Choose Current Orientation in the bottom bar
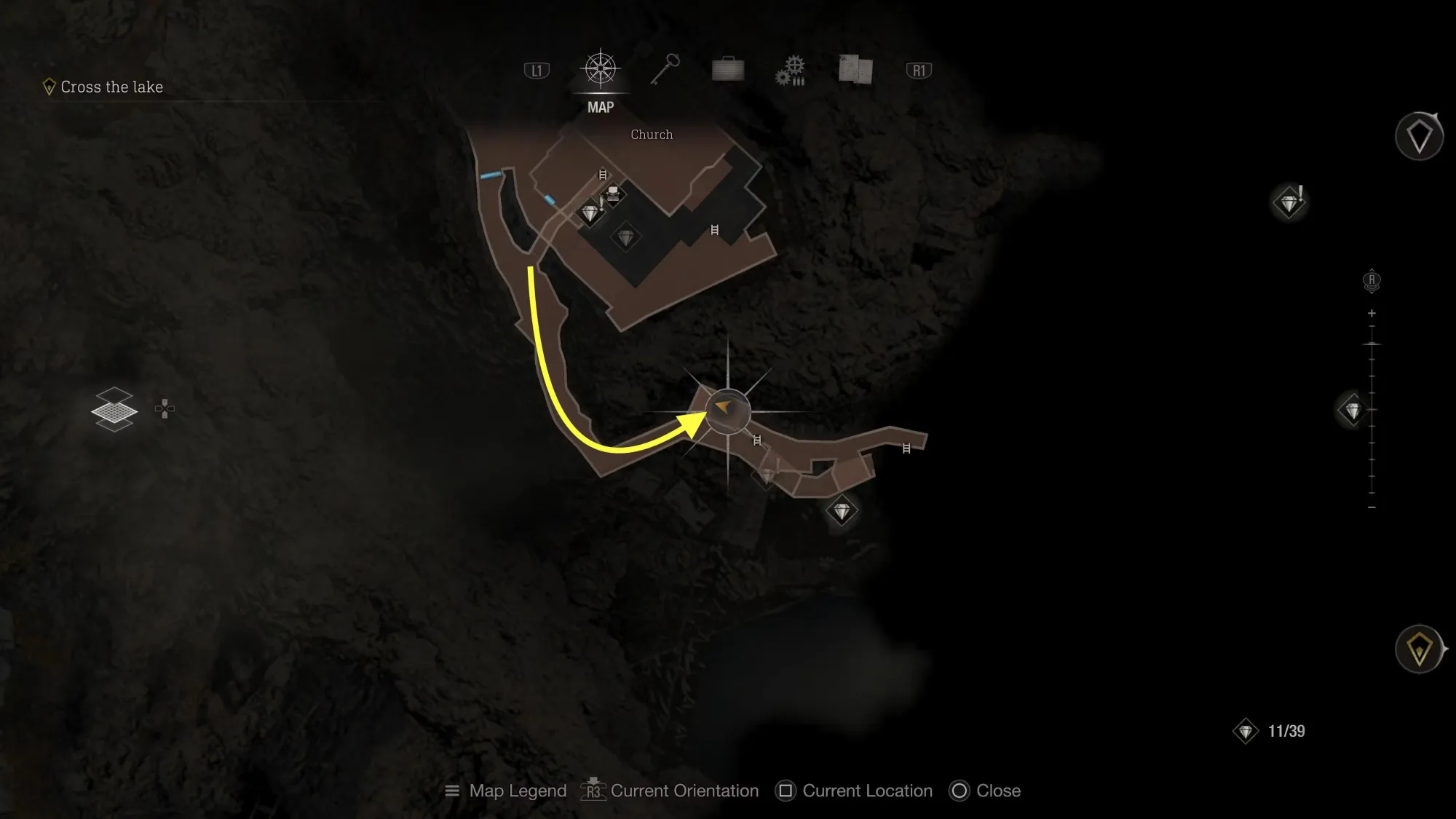Screen dimensions: 1456x819 [x=670, y=791]
